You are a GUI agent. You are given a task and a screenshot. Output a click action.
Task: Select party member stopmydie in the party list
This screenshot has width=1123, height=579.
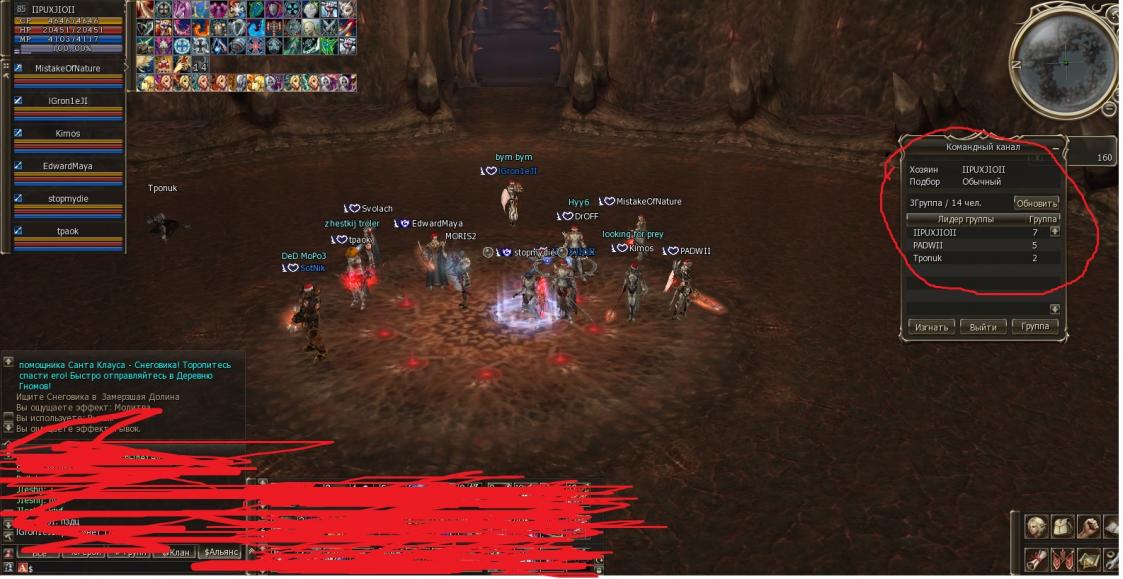coord(68,198)
